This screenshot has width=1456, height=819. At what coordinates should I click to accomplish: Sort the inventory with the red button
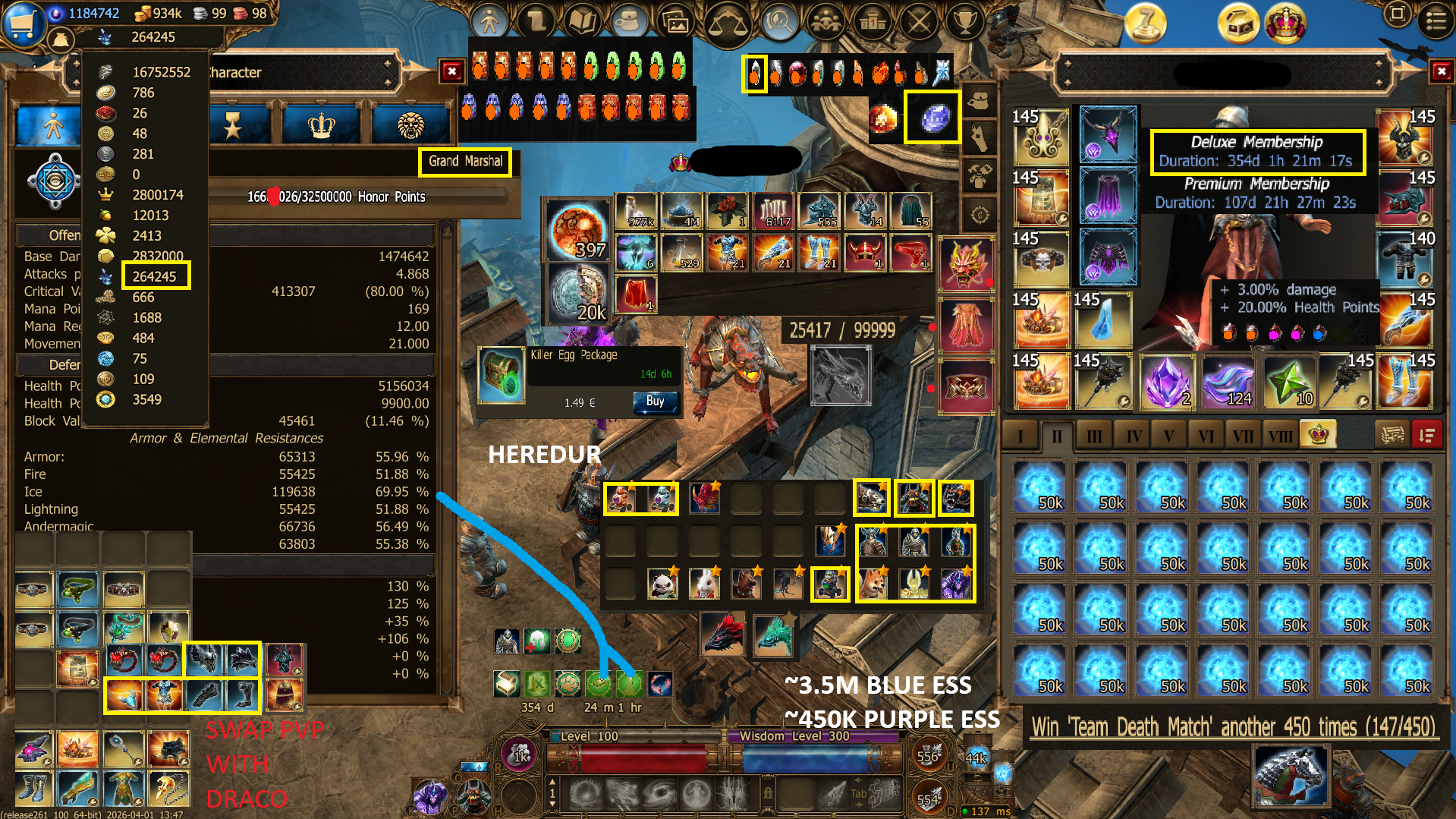[x=1426, y=435]
